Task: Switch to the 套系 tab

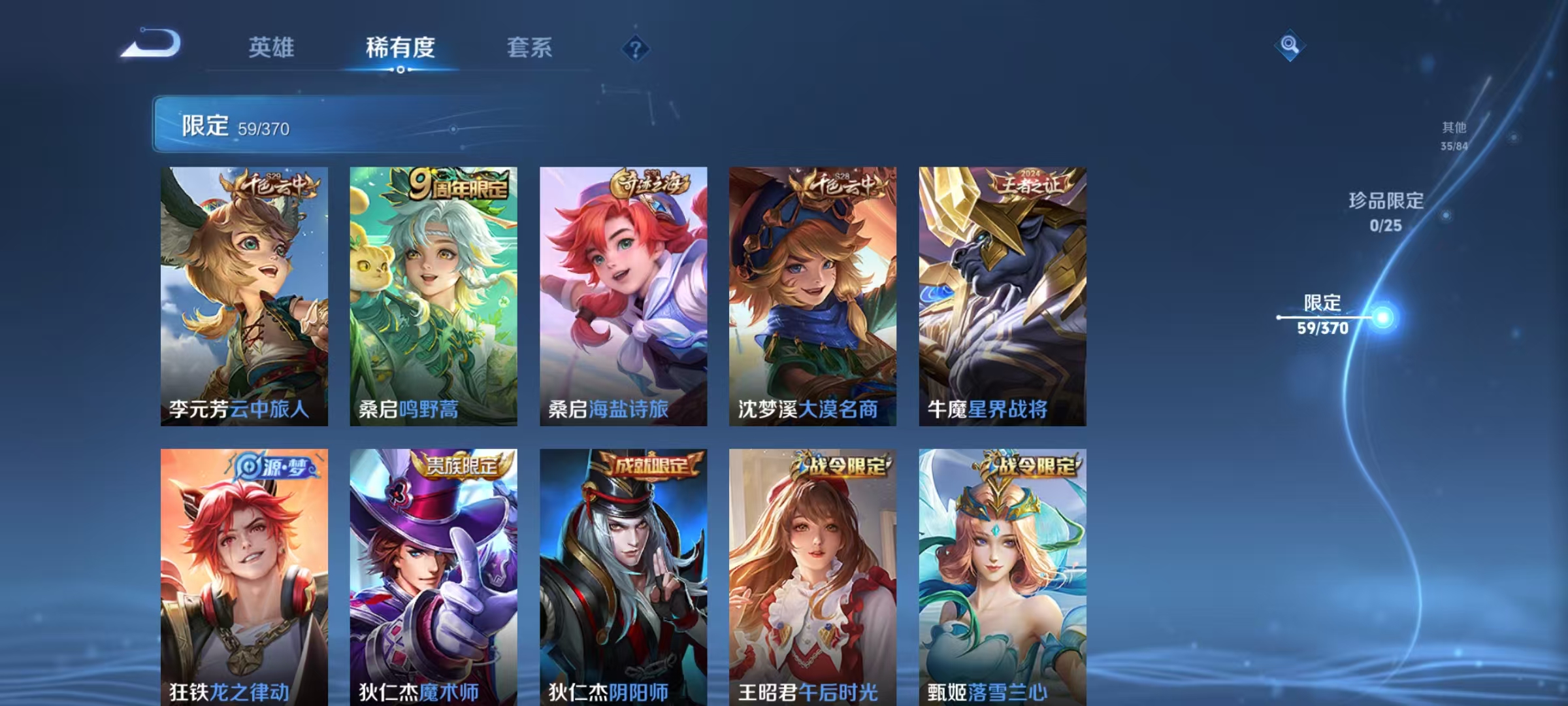Action: [x=530, y=47]
